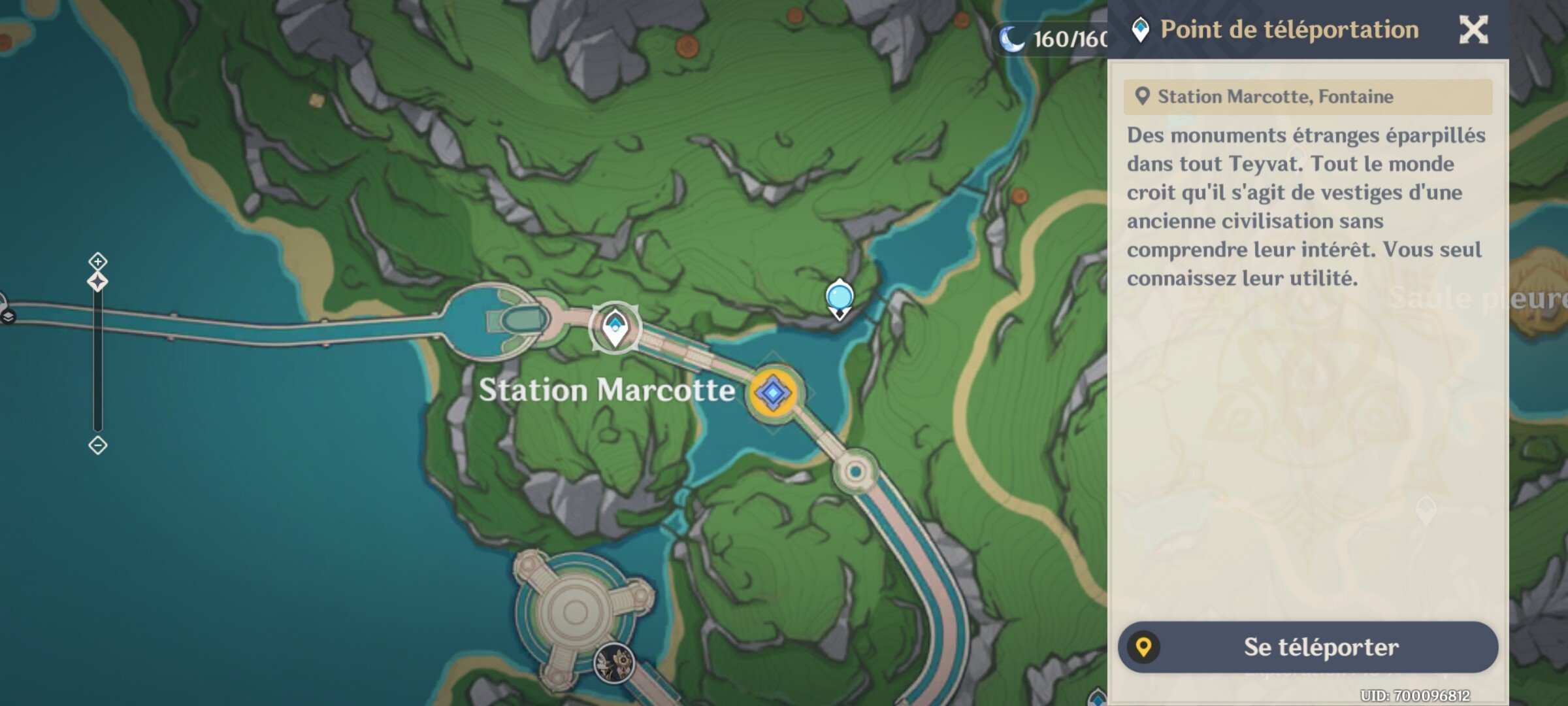Screen dimensions: 1568x706
Task: Close the Point de téléportation panel
Action: (x=1473, y=30)
